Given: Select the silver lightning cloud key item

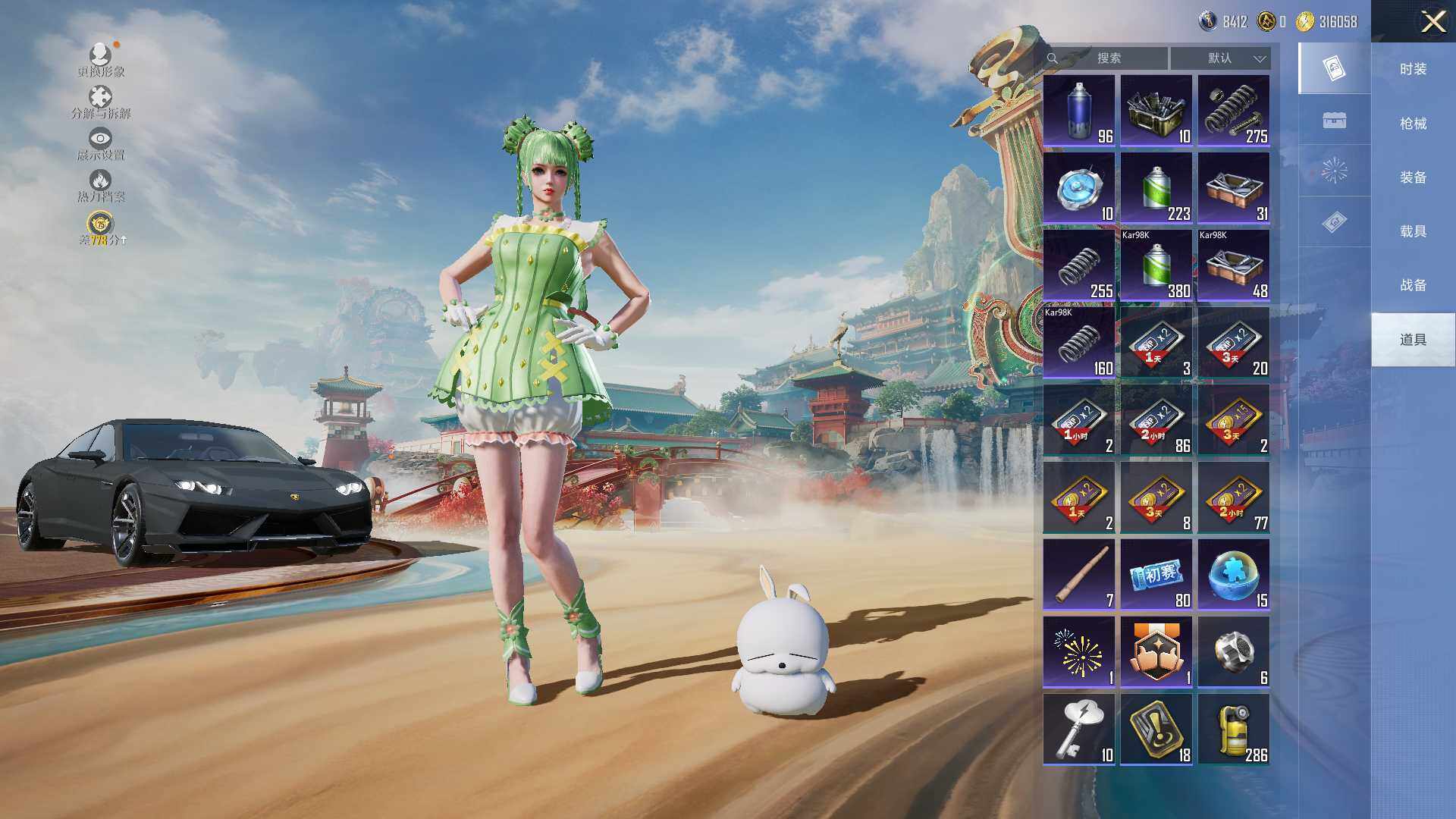Looking at the screenshot, I should (1079, 730).
